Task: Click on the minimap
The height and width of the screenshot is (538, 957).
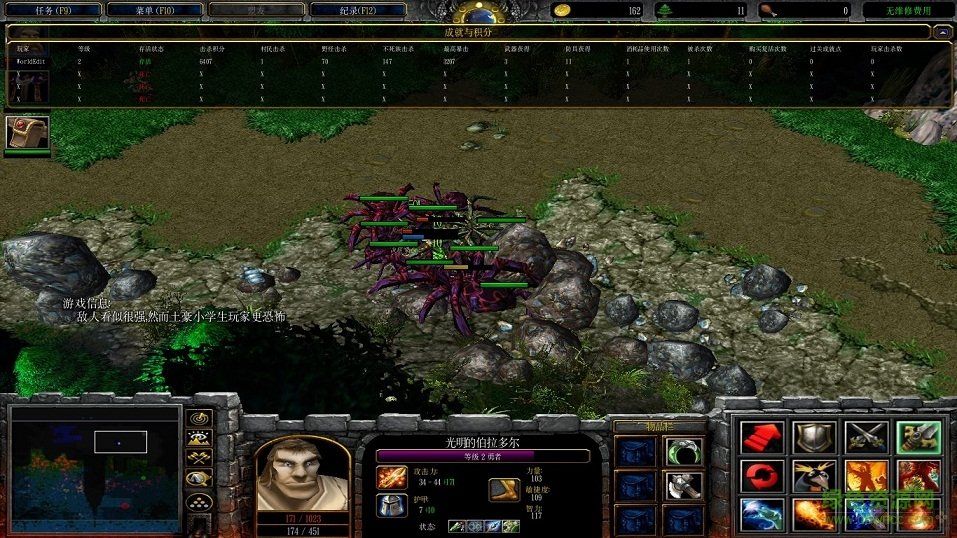Action: coord(95,466)
